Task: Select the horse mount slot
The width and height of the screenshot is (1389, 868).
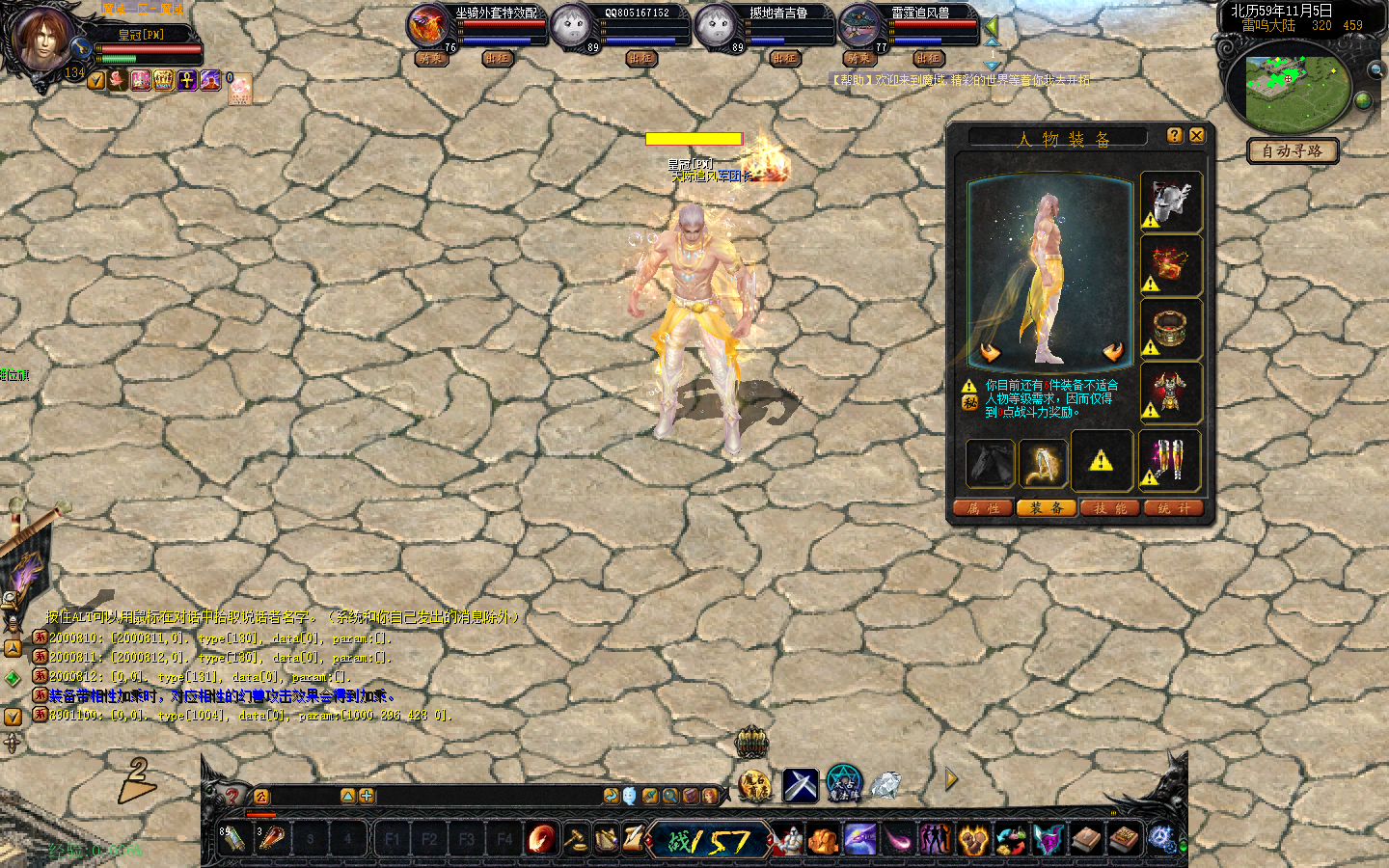Action: [x=991, y=464]
